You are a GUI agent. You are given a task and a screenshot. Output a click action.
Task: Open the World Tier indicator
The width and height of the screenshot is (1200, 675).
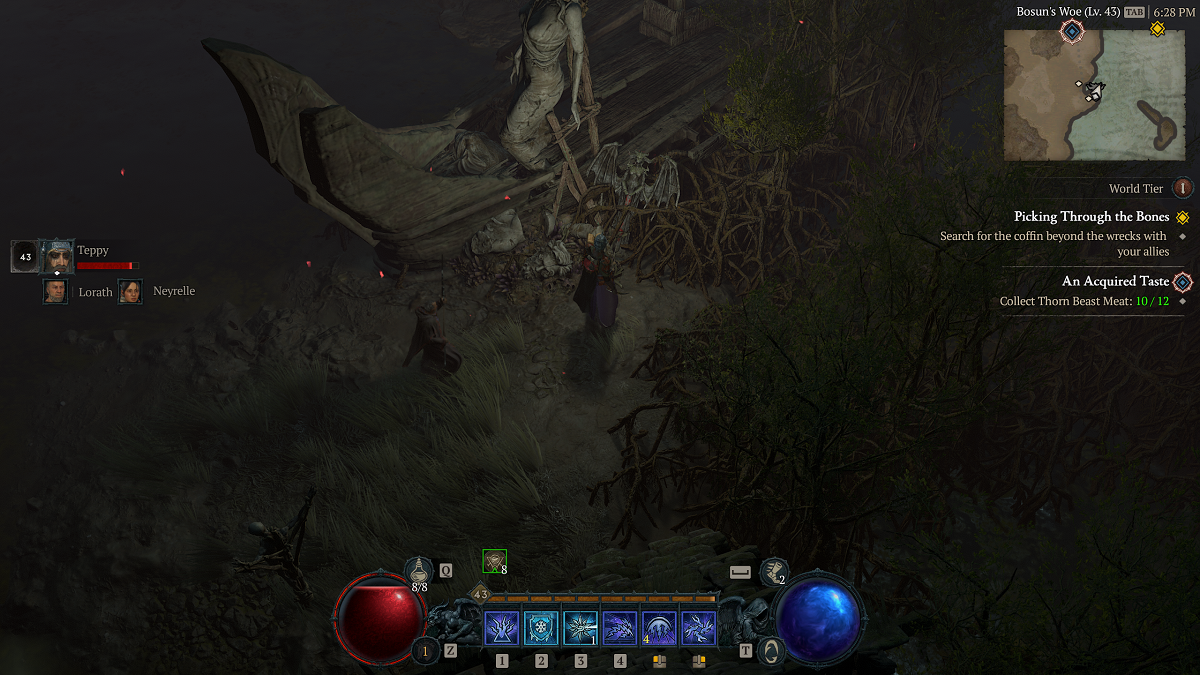click(x=1182, y=188)
